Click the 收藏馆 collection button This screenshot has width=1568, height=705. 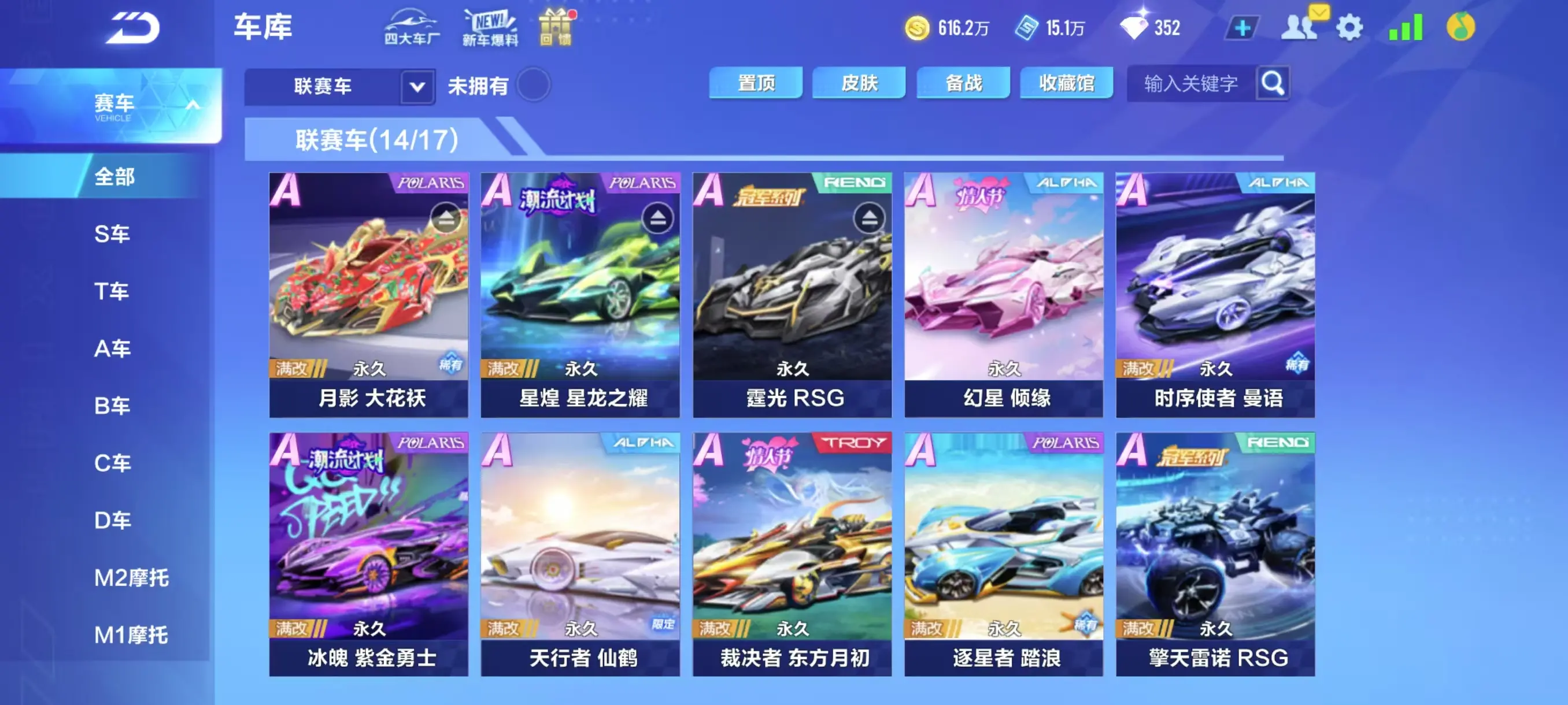(x=1065, y=83)
